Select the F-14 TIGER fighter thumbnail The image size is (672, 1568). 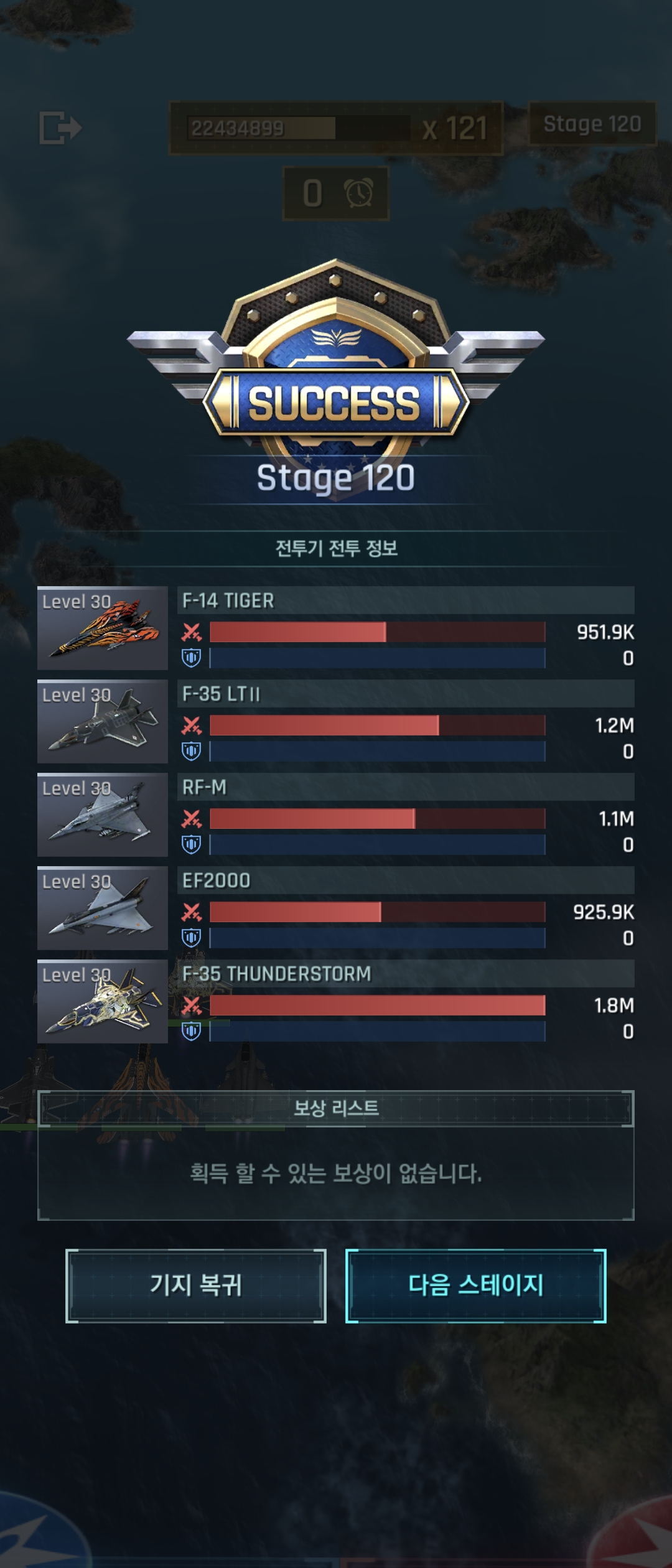click(x=103, y=628)
